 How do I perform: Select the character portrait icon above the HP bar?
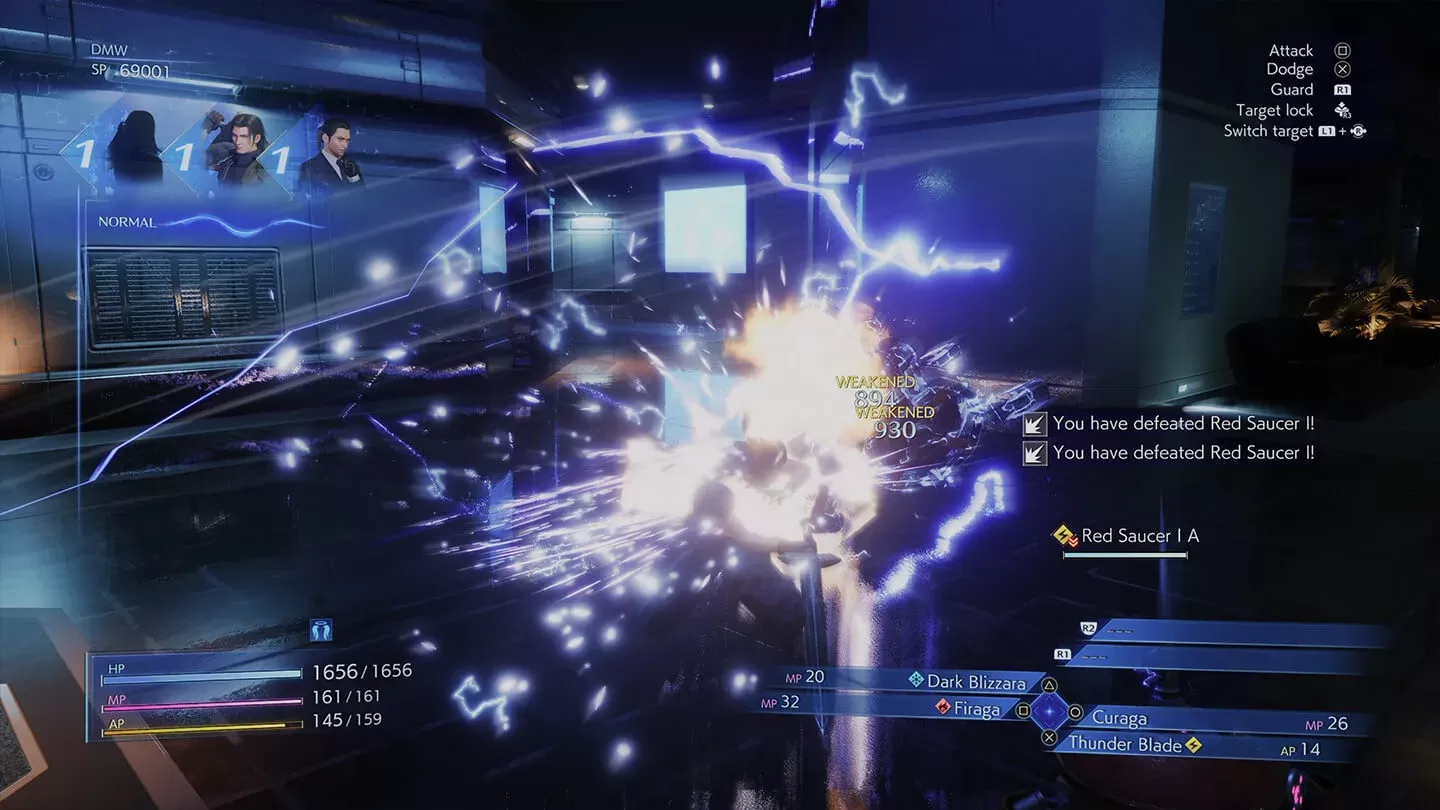(320, 628)
